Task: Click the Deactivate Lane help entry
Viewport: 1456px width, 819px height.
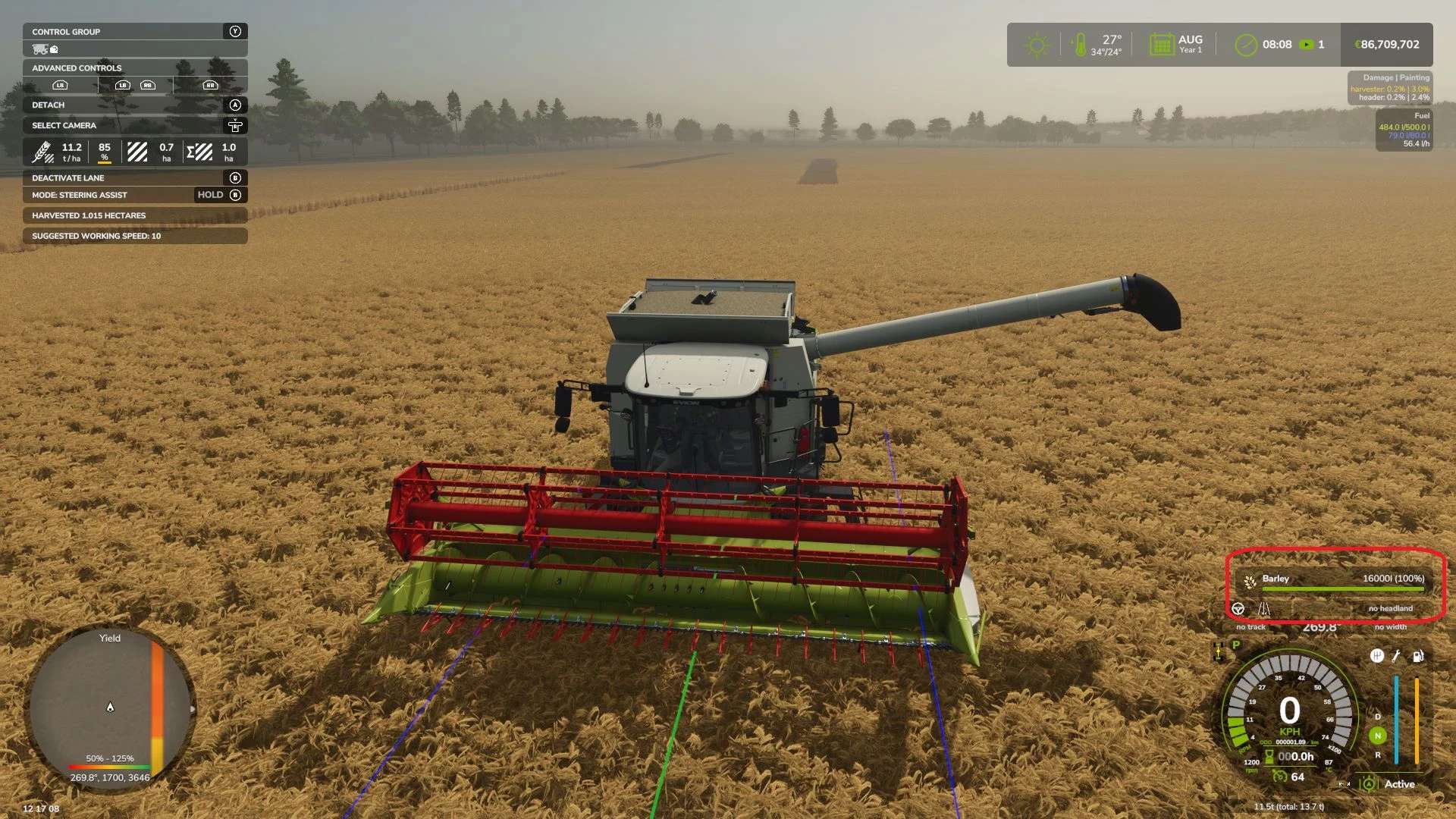Action: (x=135, y=177)
